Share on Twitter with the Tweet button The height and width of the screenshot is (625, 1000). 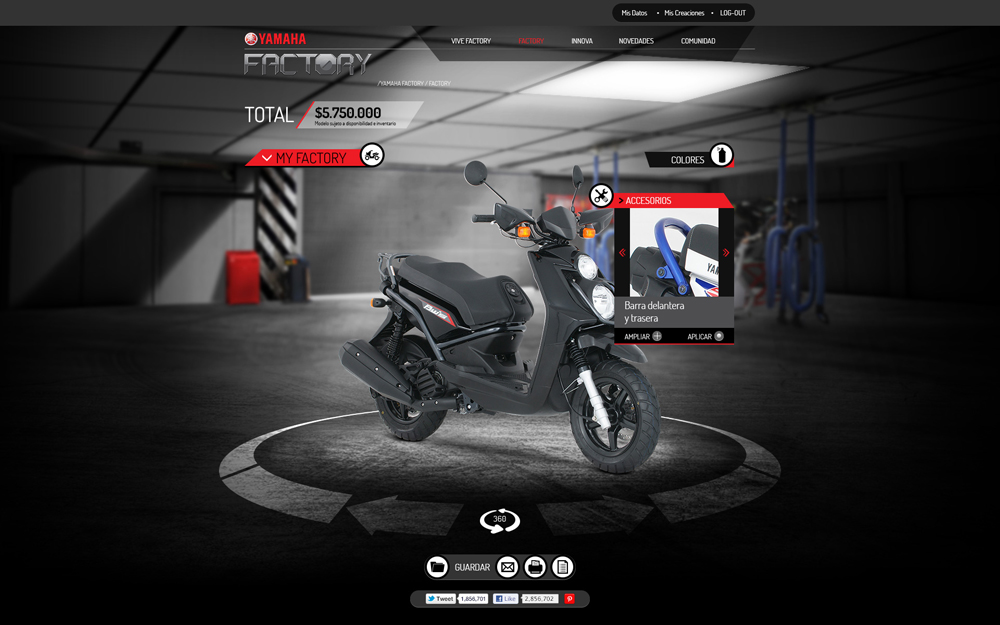coord(440,599)
